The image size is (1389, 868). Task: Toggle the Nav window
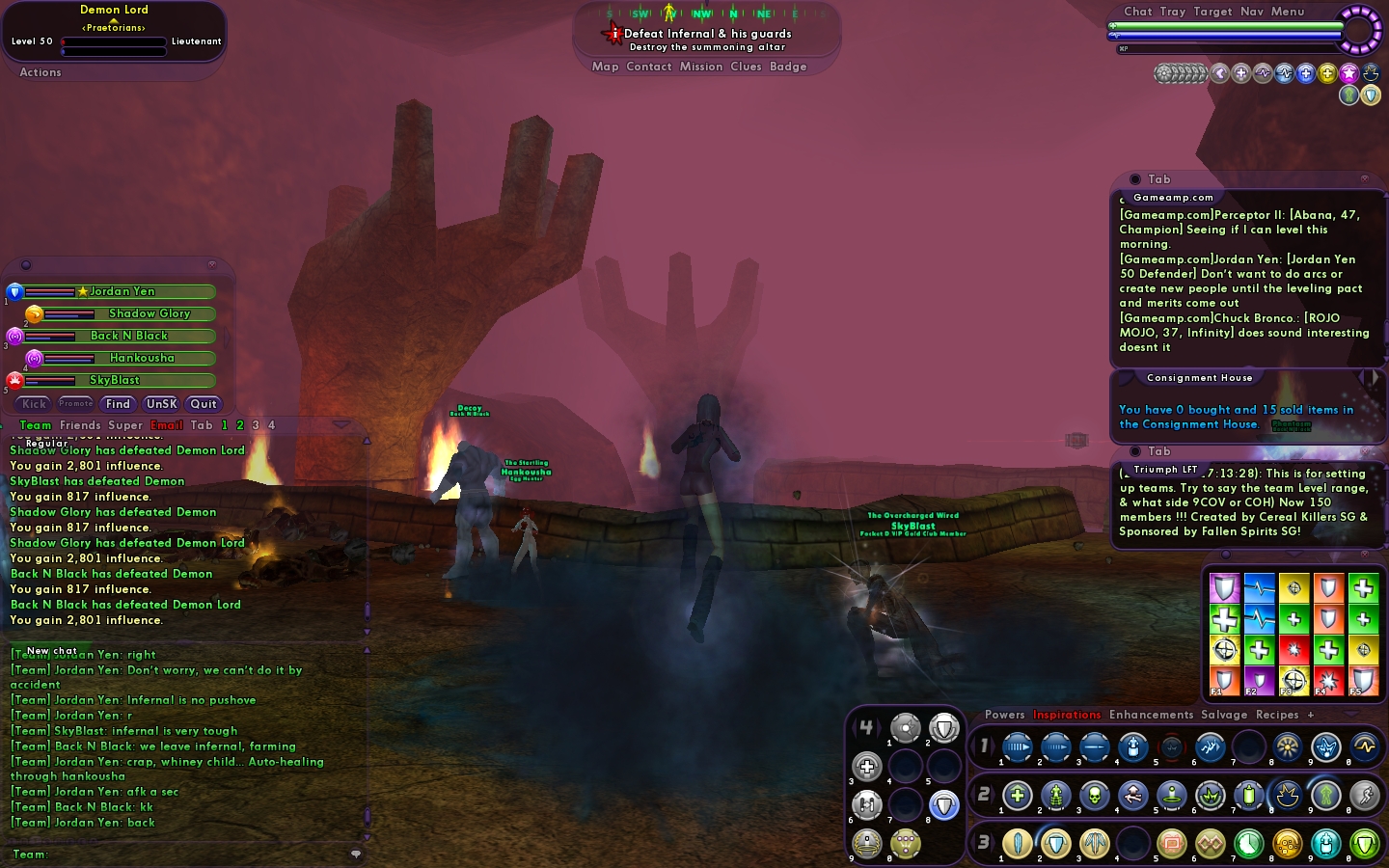coord(1252,12)
